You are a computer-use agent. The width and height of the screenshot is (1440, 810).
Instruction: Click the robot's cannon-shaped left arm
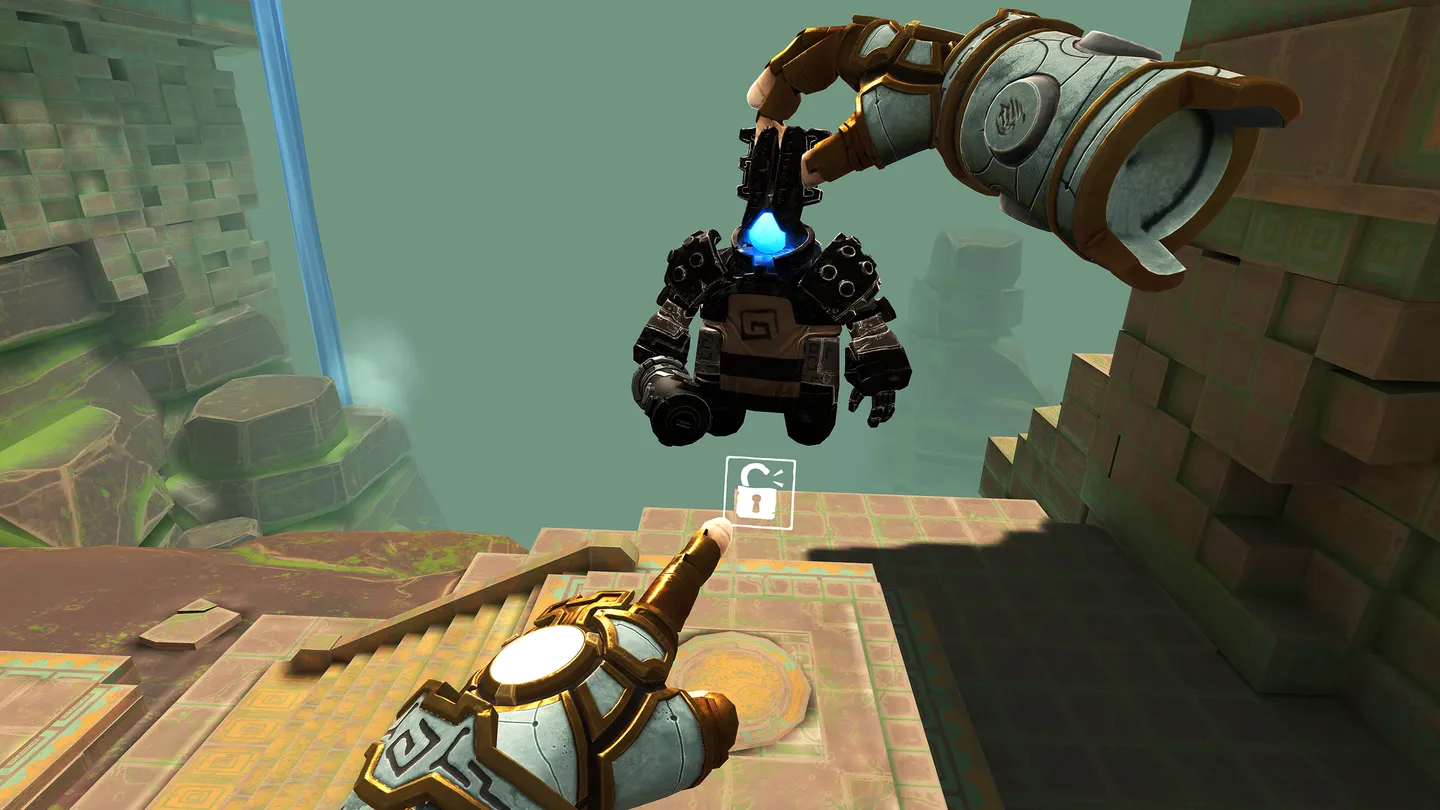(x=672, y=394)
